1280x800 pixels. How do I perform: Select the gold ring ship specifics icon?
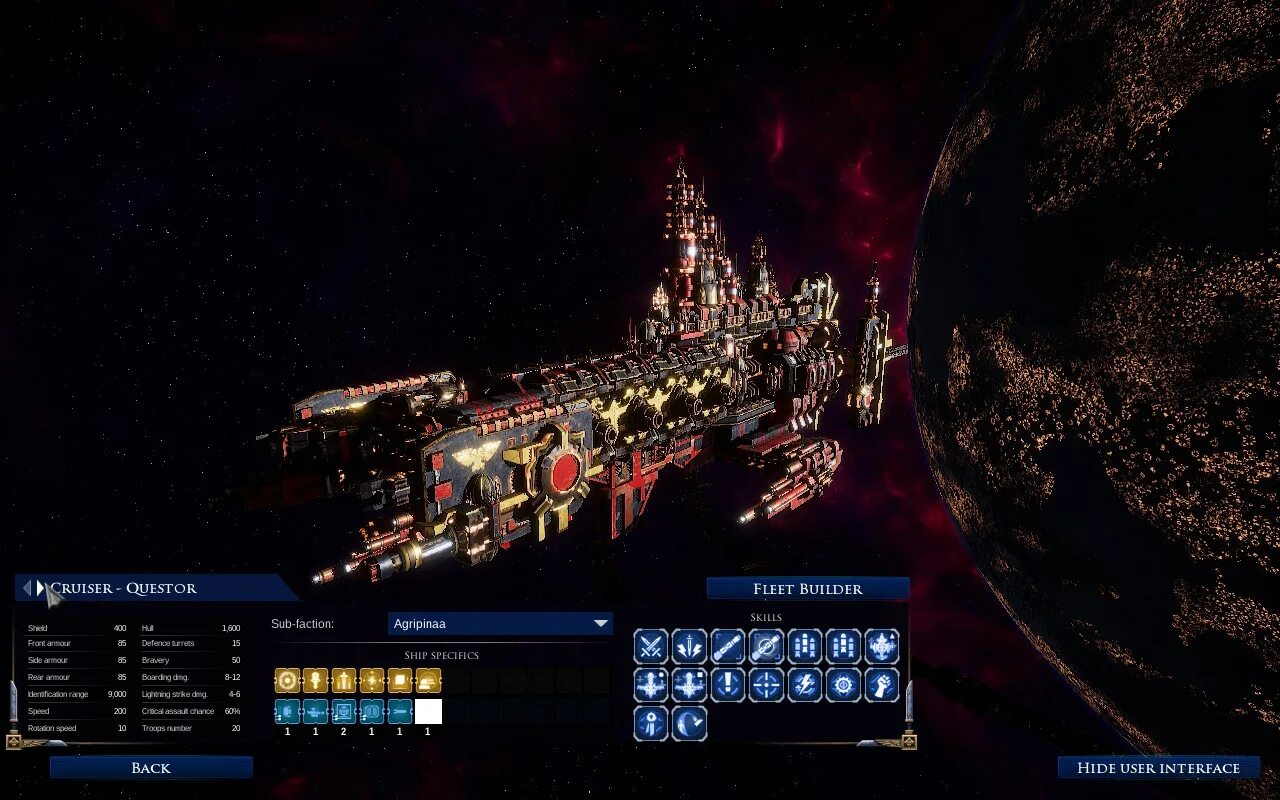pos(287,681)
